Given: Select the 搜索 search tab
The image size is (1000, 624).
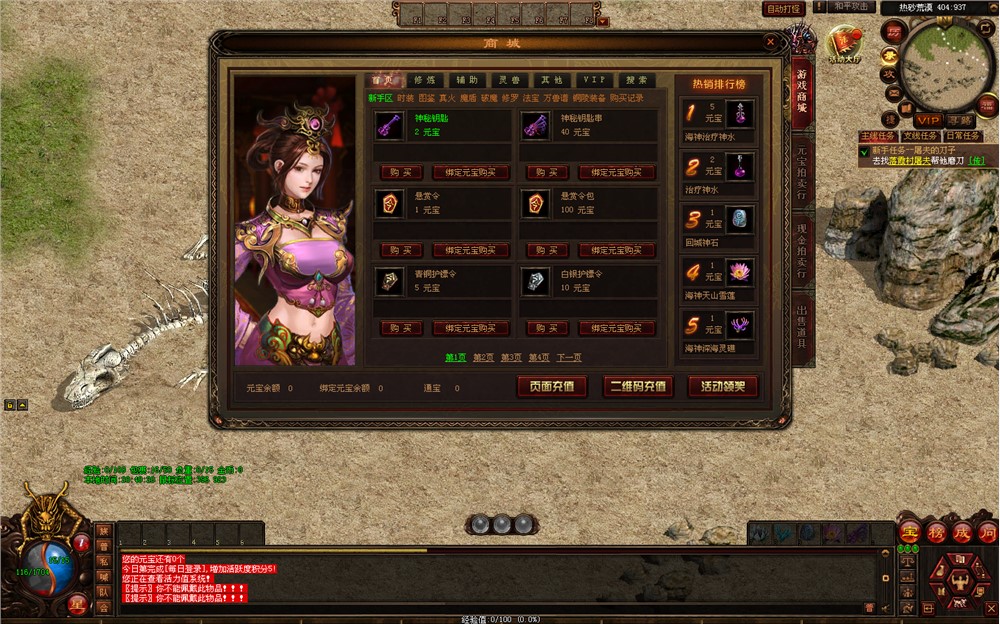Looking at the screenshot, I should tap(636, 80).
